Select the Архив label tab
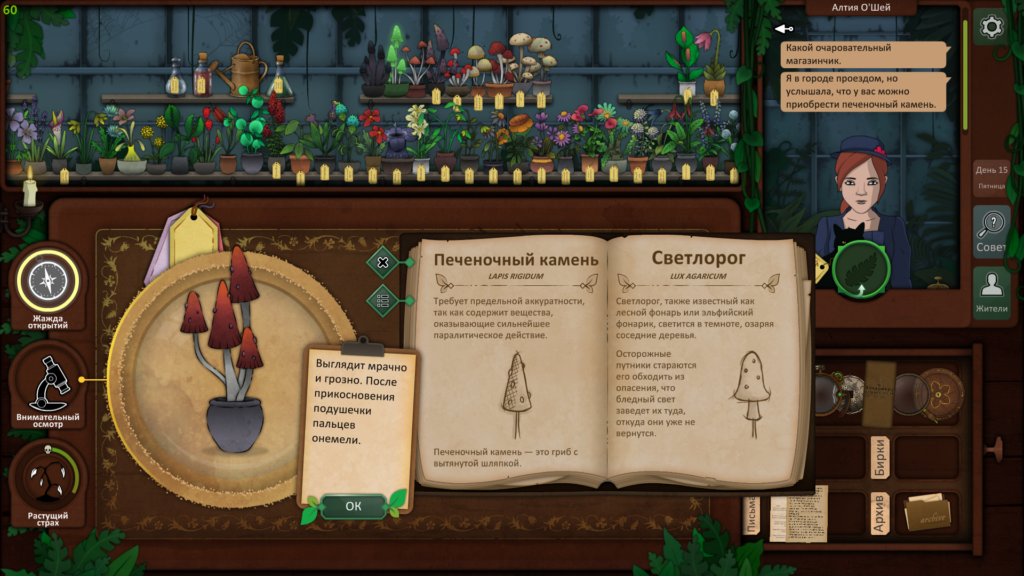 point(880,512)
